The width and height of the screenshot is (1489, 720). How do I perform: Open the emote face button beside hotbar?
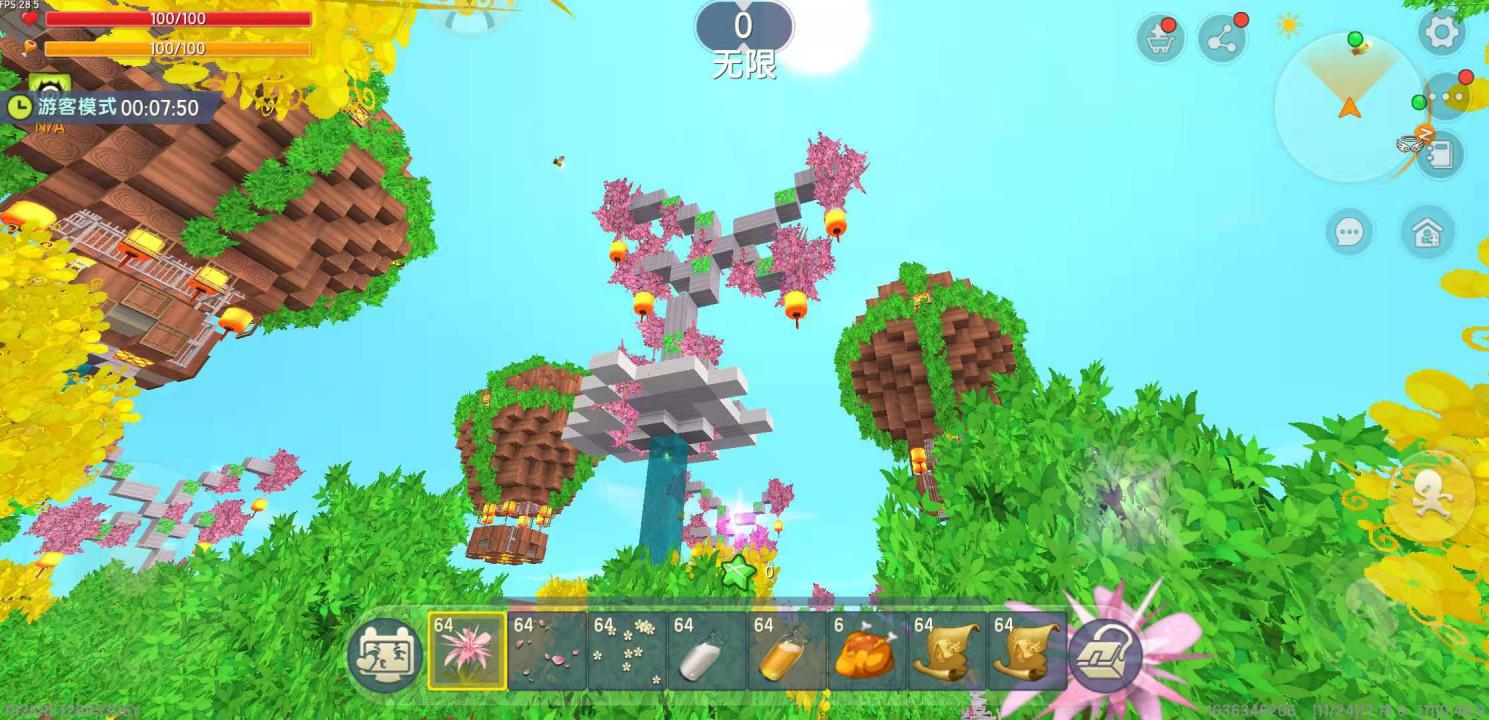point(385,655)
